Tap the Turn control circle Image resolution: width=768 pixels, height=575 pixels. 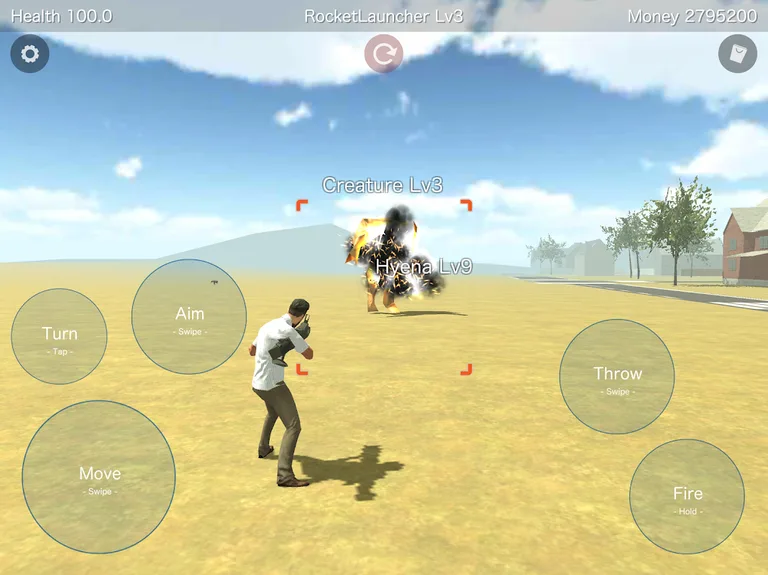pyautogui.click(x=59, y=337)
